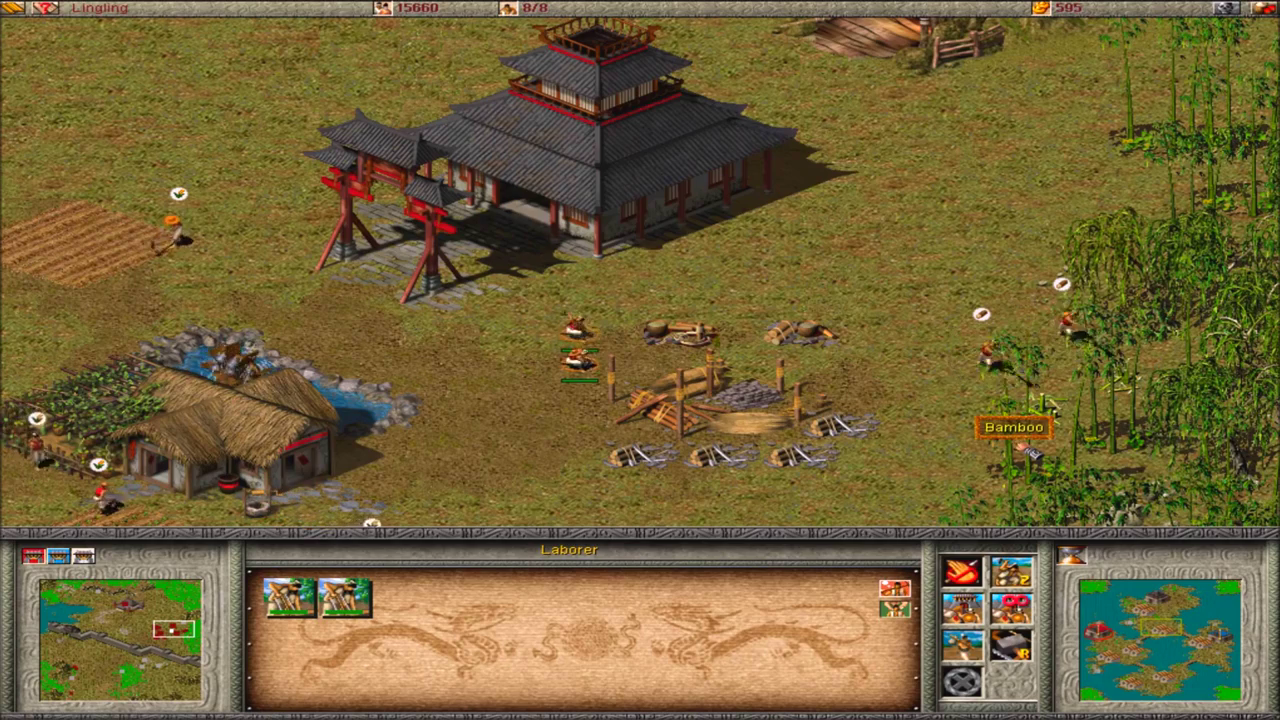Screen dimensions: 1280x720
Task: Click the gather command icon marked Z
Action: (1011, 573)
